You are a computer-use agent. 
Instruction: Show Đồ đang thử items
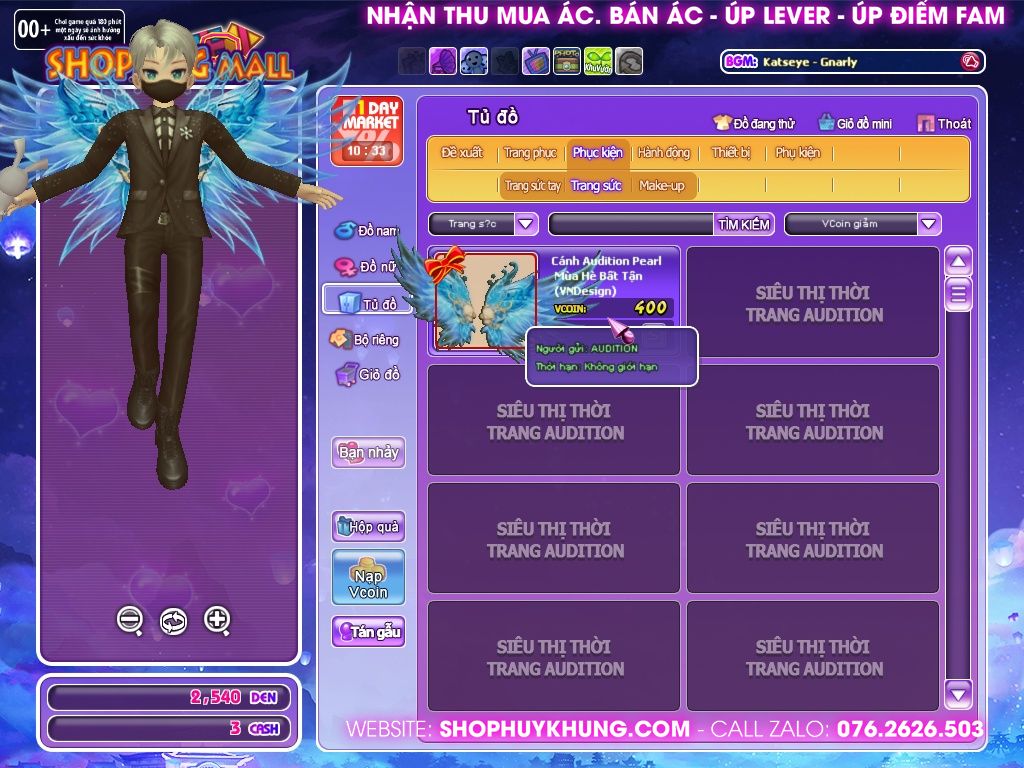tap(754, 123)
